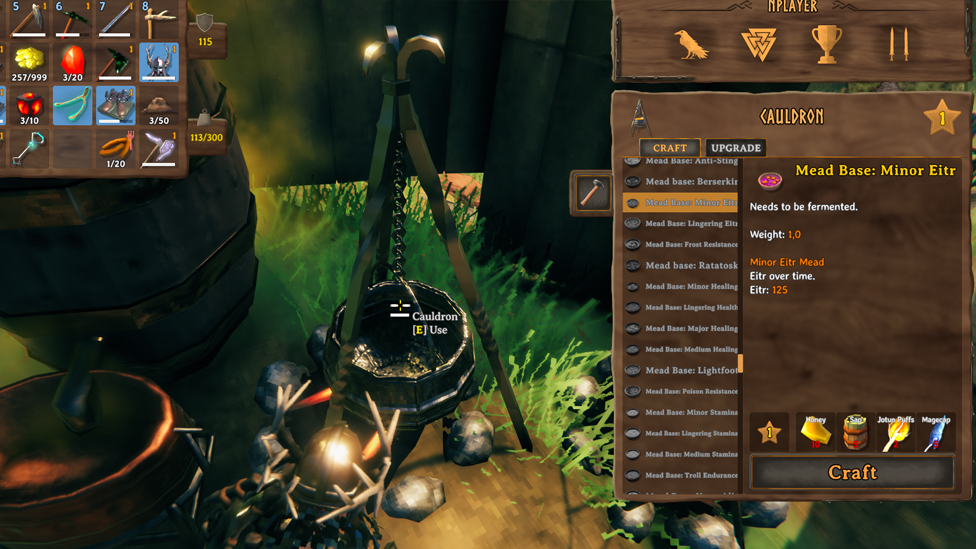Switch to the Upgrade tab
Viewport: 976px width, 549px height.
coord(735,148)
